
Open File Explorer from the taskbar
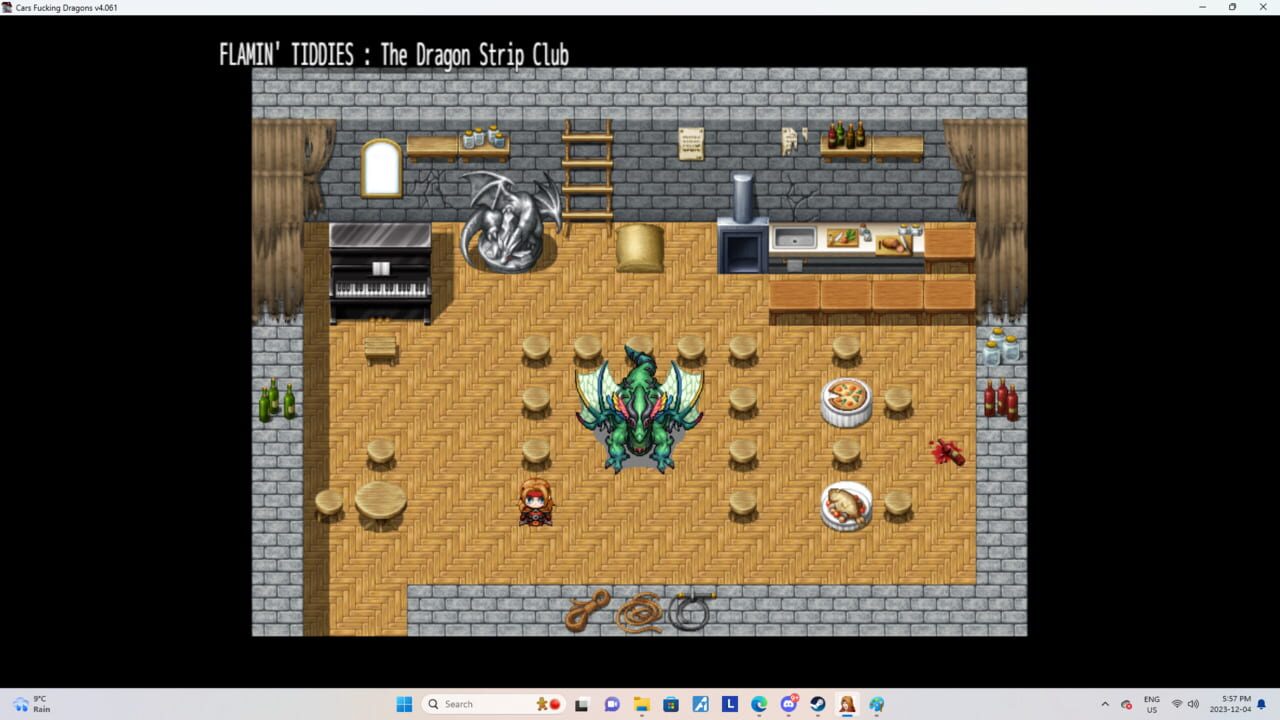(x=641, y=703)
